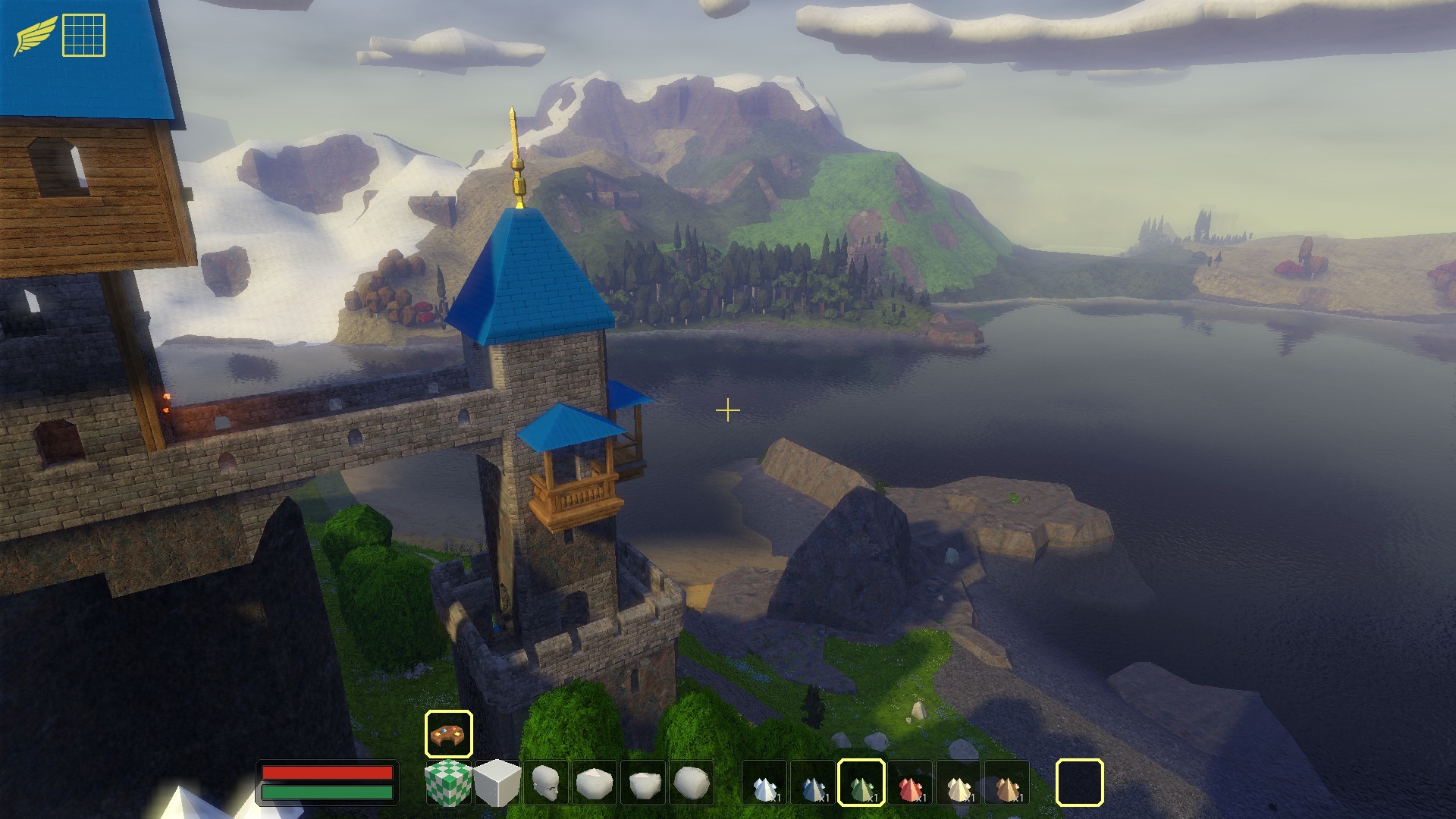This screenshot has height=819, width=1456.
Task: Select the red crystal cluster slot
Action: click(x=911, y=783)
